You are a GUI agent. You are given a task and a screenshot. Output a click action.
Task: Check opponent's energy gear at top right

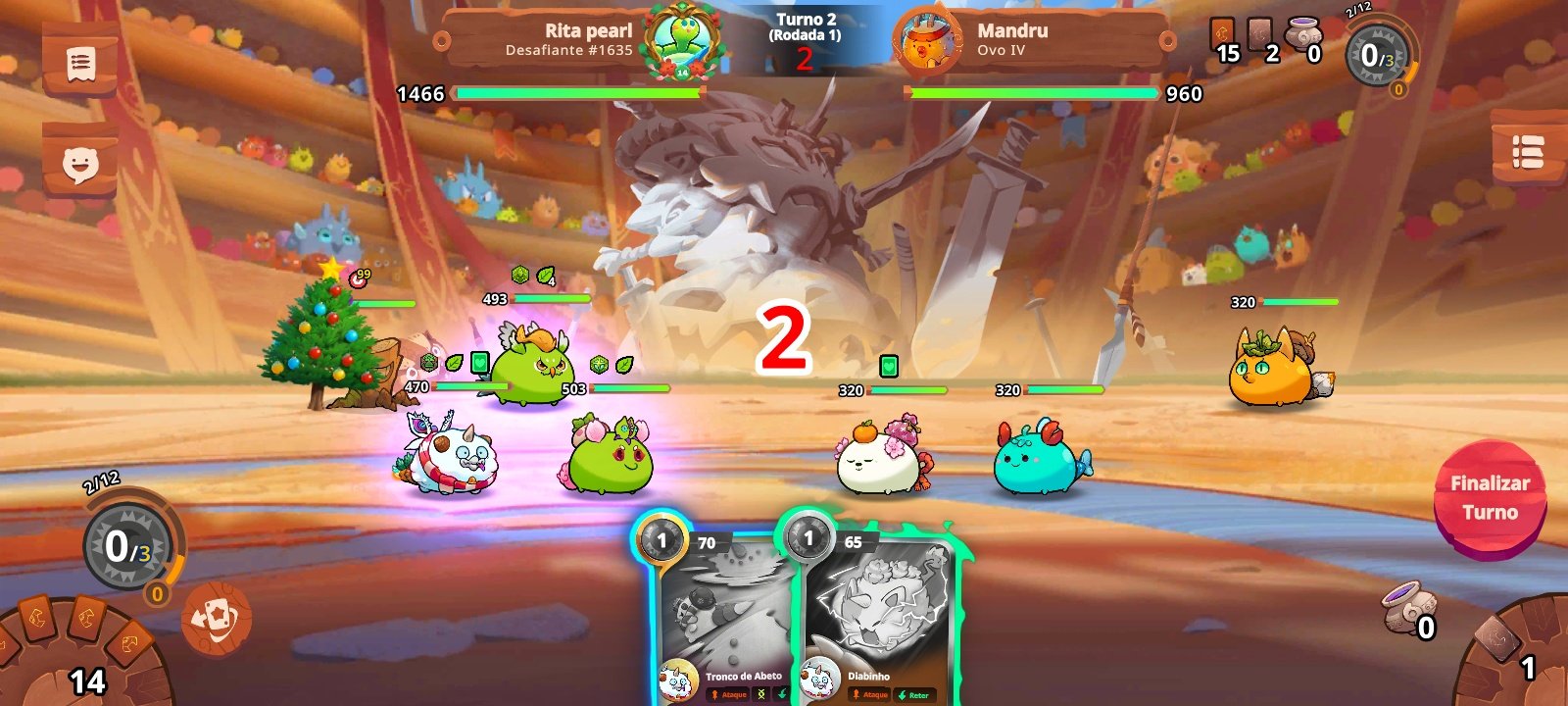tap(1379, 56)
